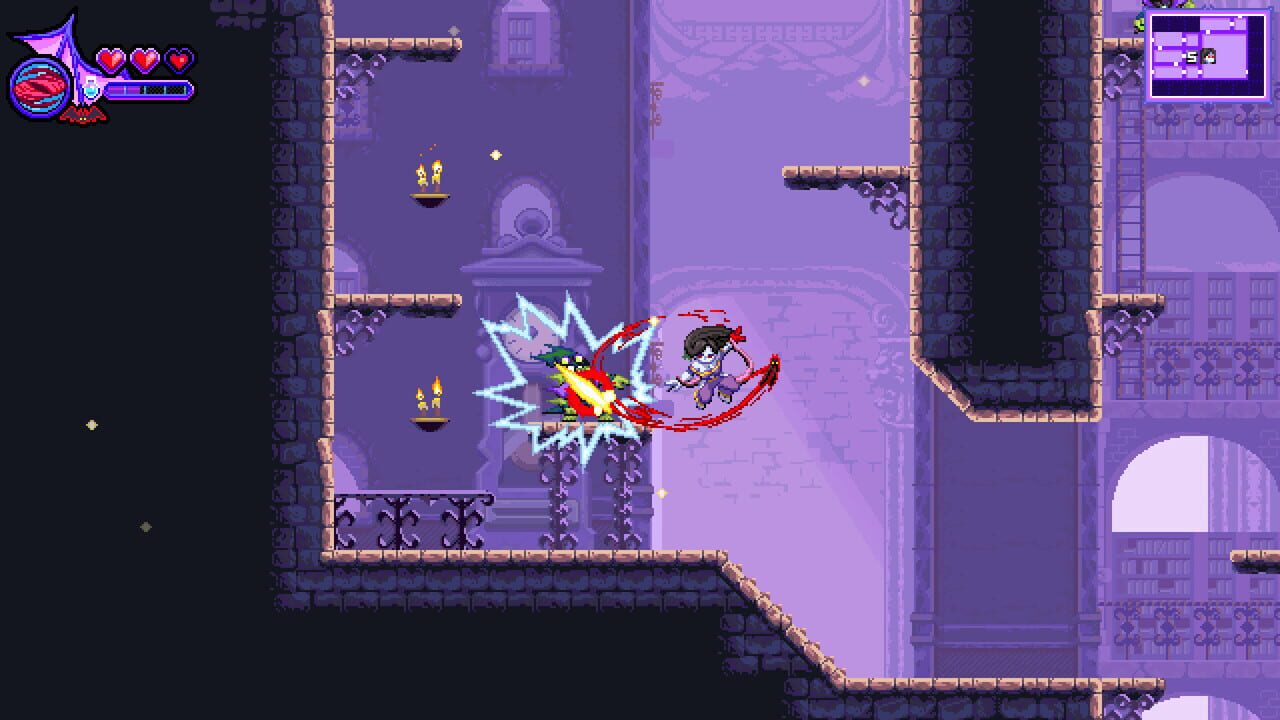Click the small potion vial icon

91,87
